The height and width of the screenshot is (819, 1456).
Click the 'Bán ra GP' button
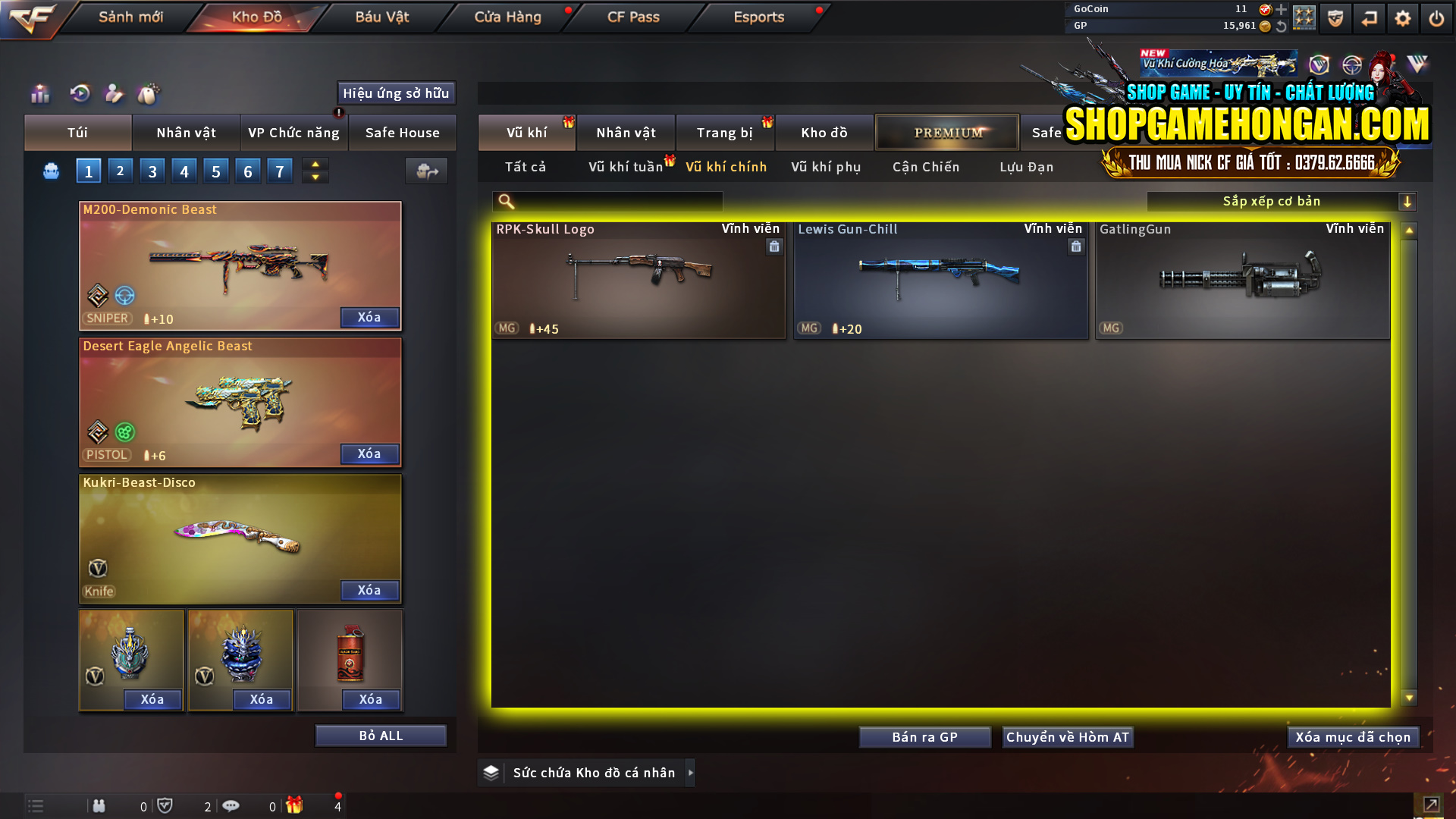click(924, 736)
